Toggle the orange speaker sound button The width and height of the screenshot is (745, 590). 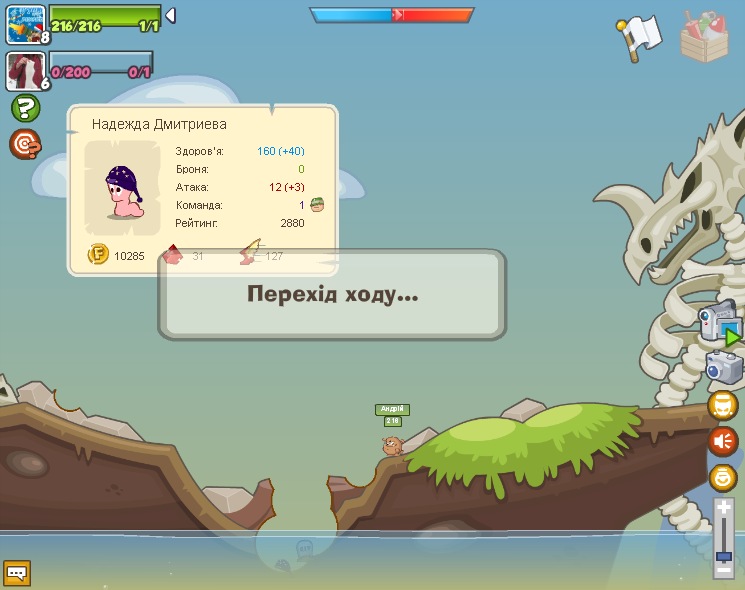pyautogui.click(x=723, y=441)
